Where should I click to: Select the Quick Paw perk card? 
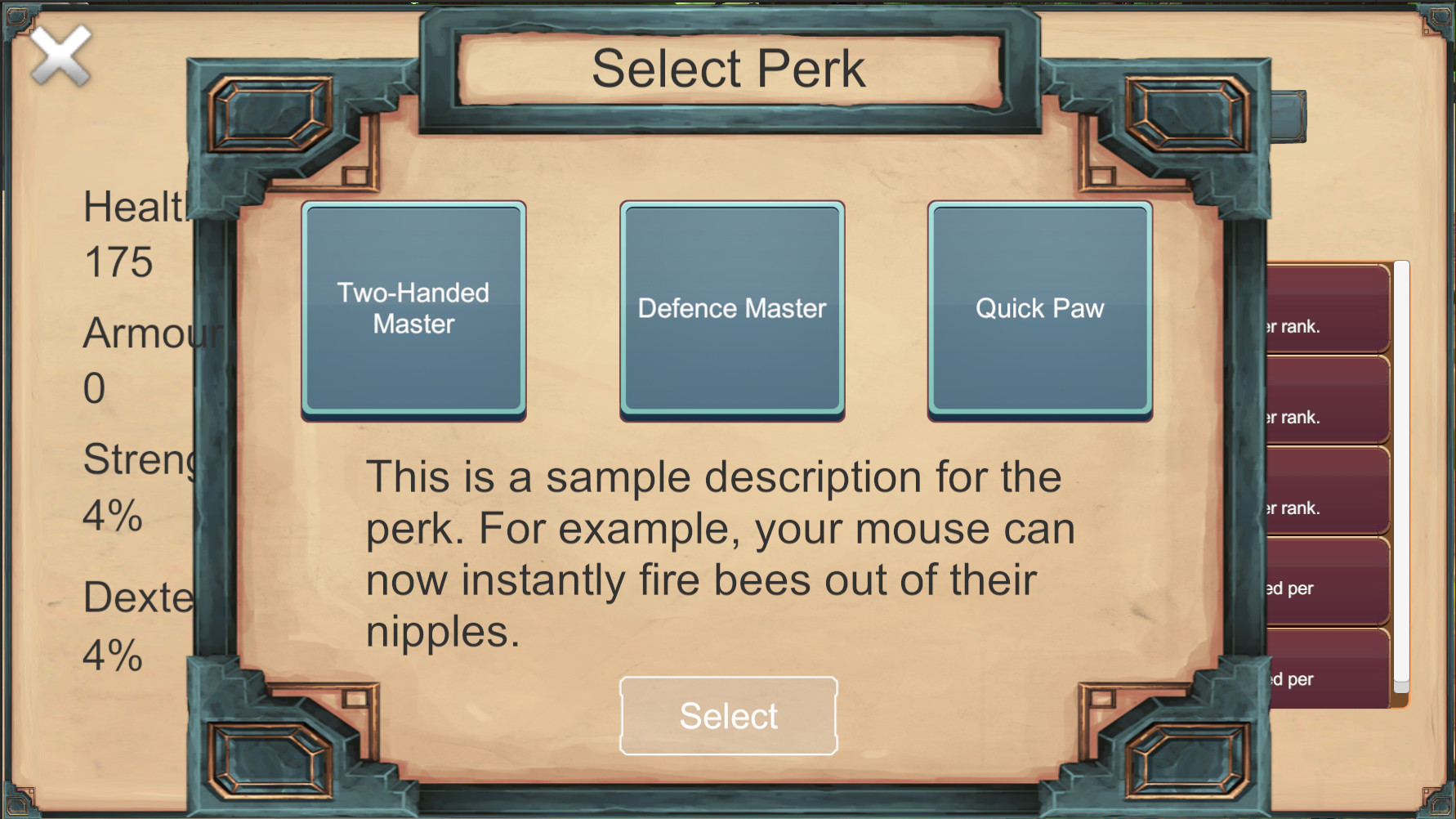1039,309
